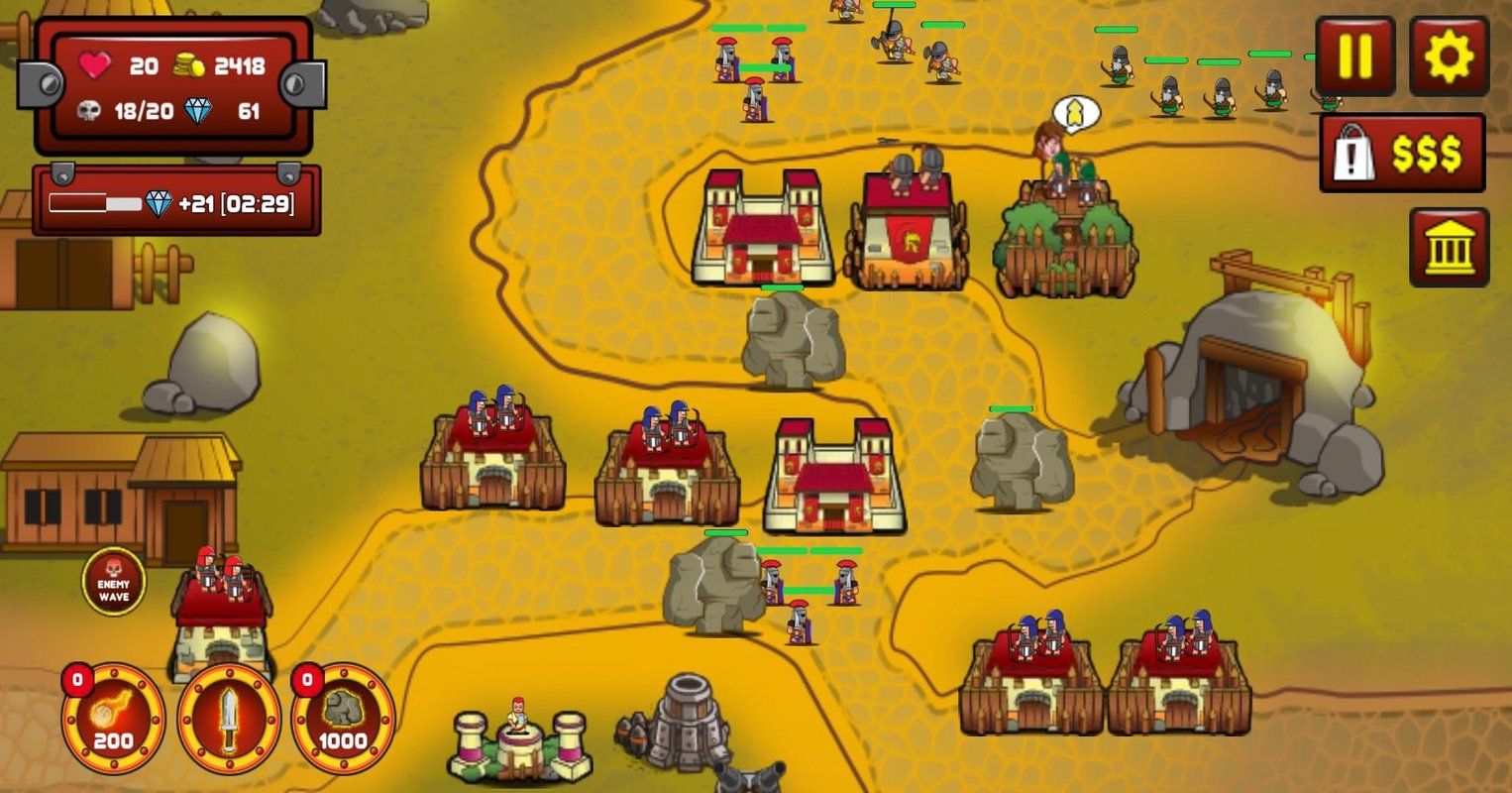Activate the meteor fireball ability
The width and height of the screenshot is (1512, 793).
(x=113, y=719)
